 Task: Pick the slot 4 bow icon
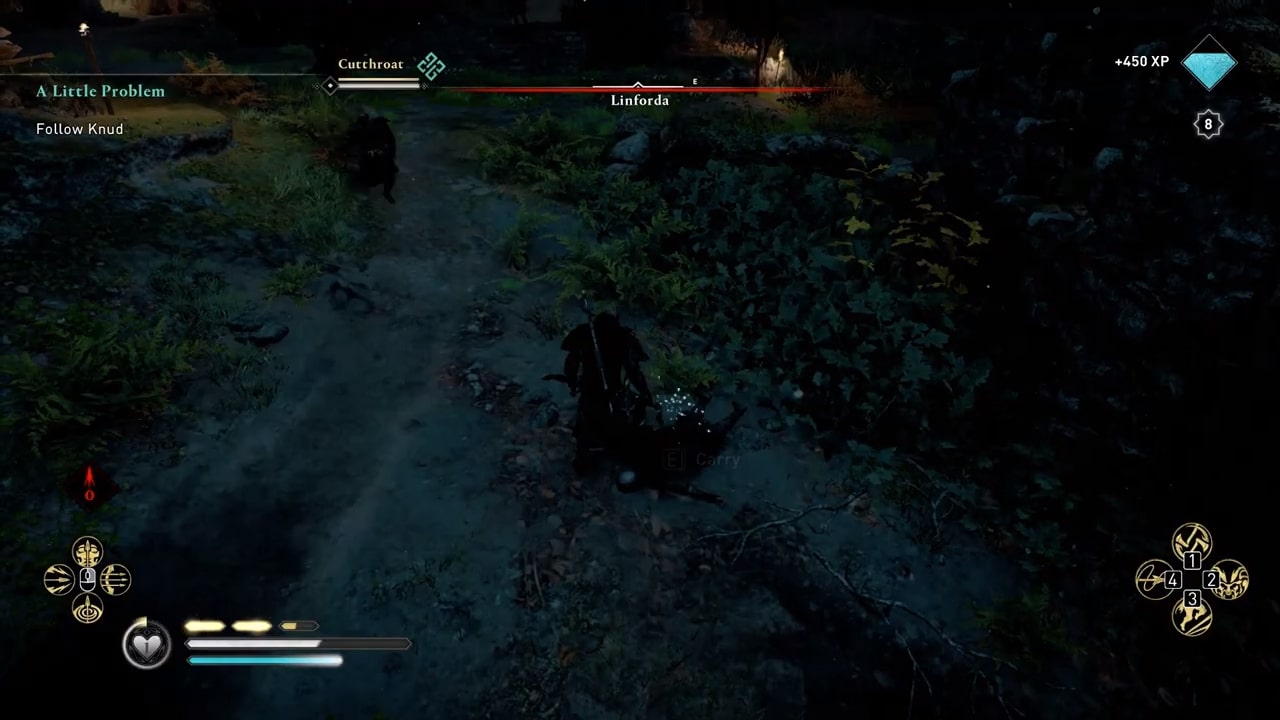click(1155, 578)
